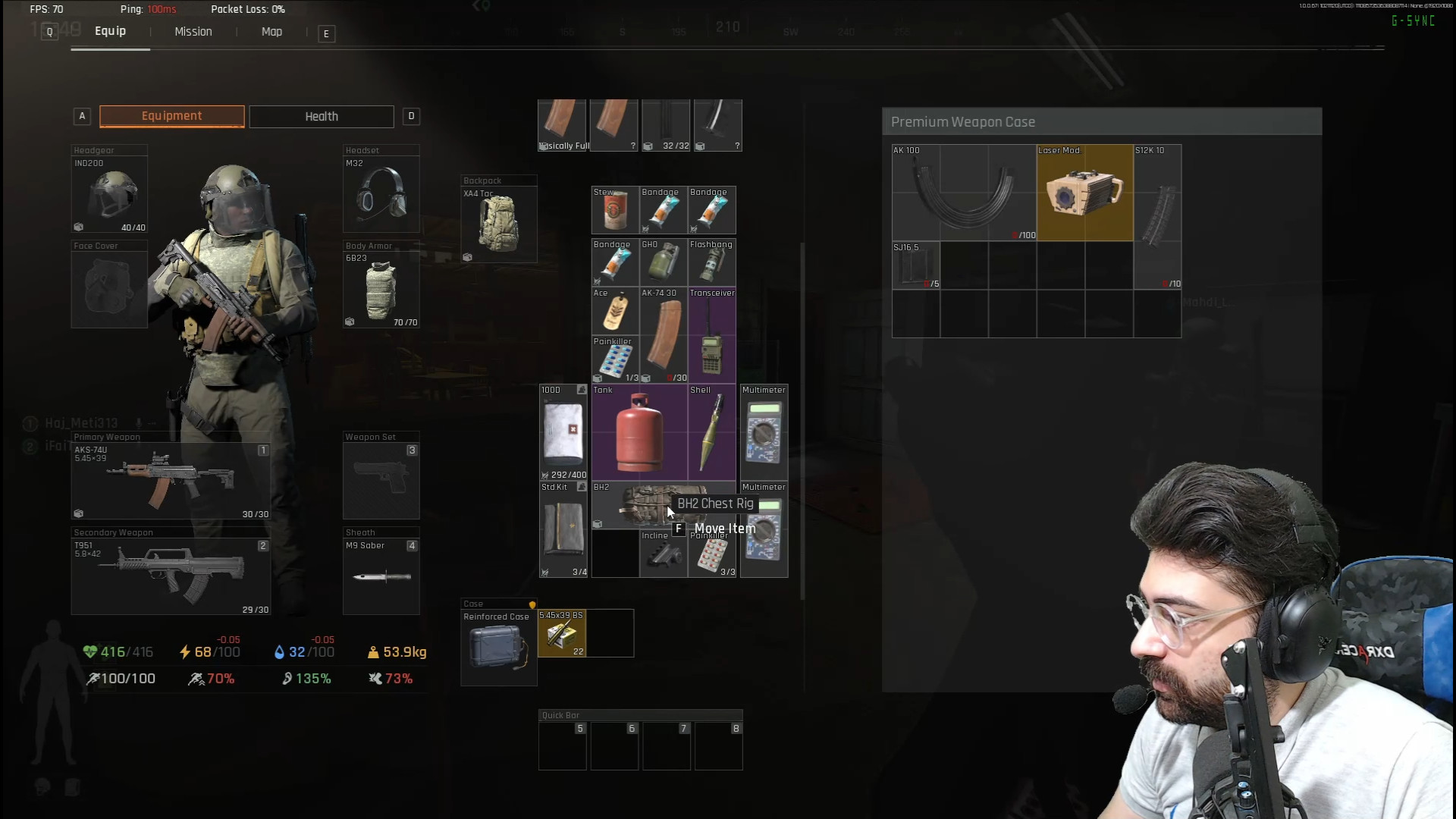The image size is (1456, 819).
Task: Choose the XA4 Tac backpack slot
Action: coord(499,224)
